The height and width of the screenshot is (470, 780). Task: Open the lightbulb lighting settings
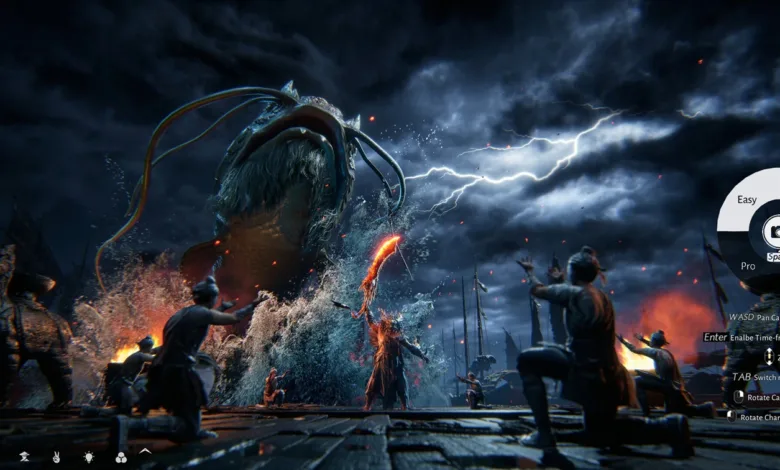pos(88,456)
